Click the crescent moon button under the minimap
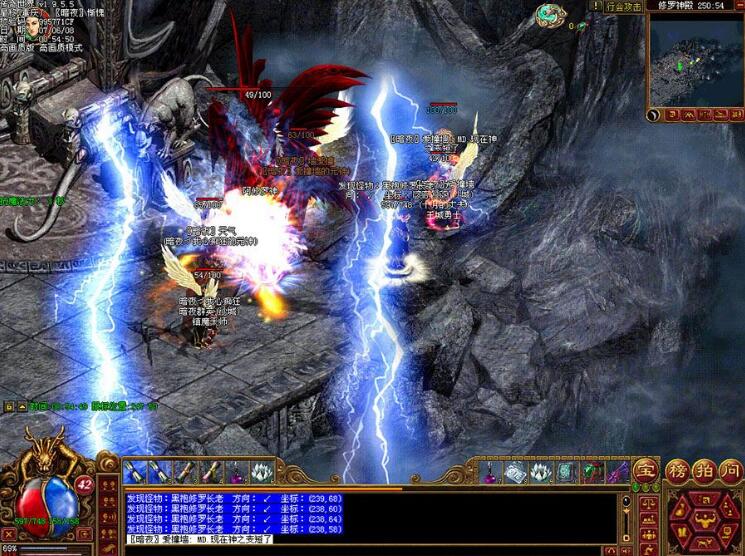745x556 pixels. coord(655,116)
